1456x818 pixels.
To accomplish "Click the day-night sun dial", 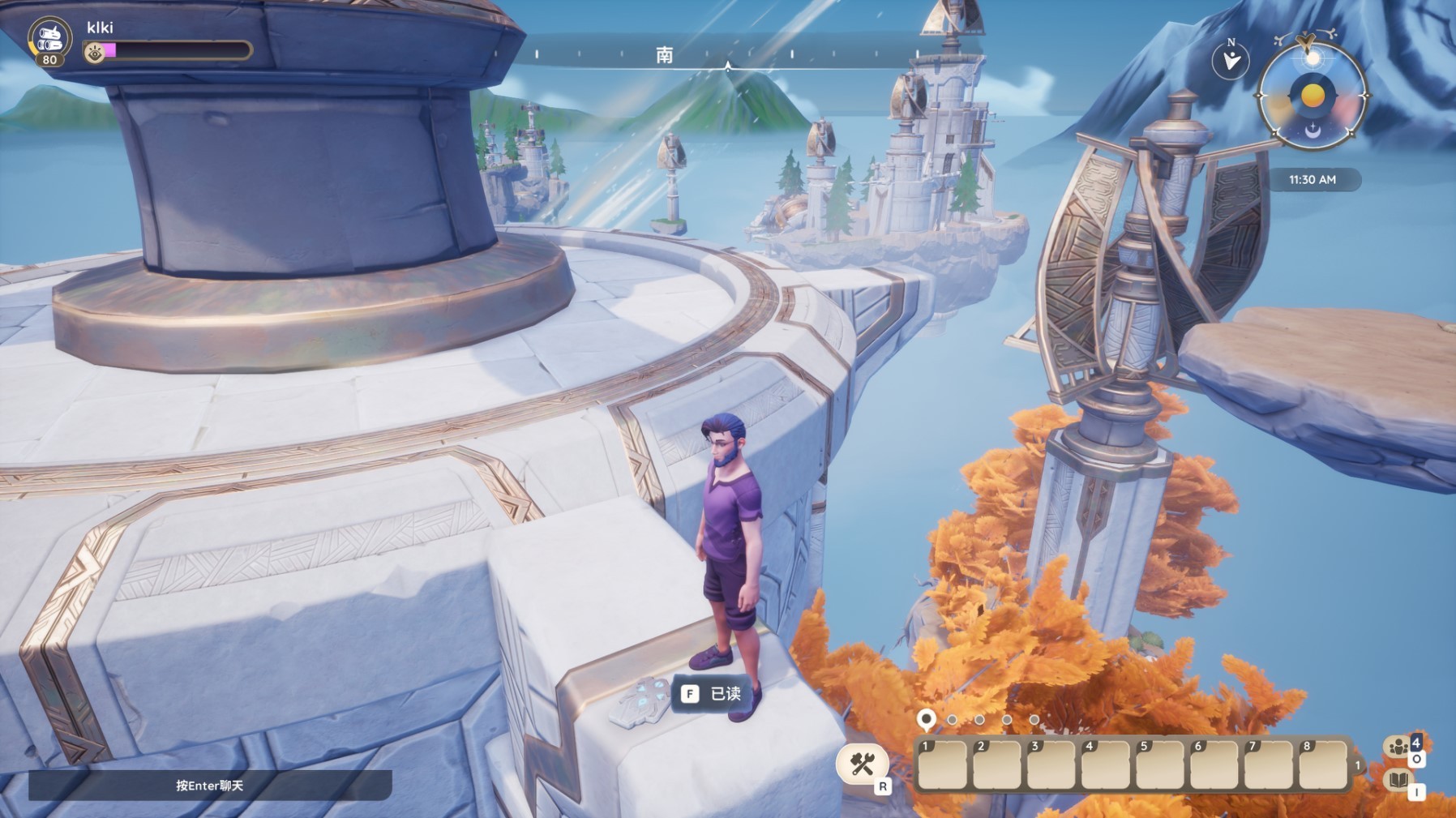I will coord(1312,96).
